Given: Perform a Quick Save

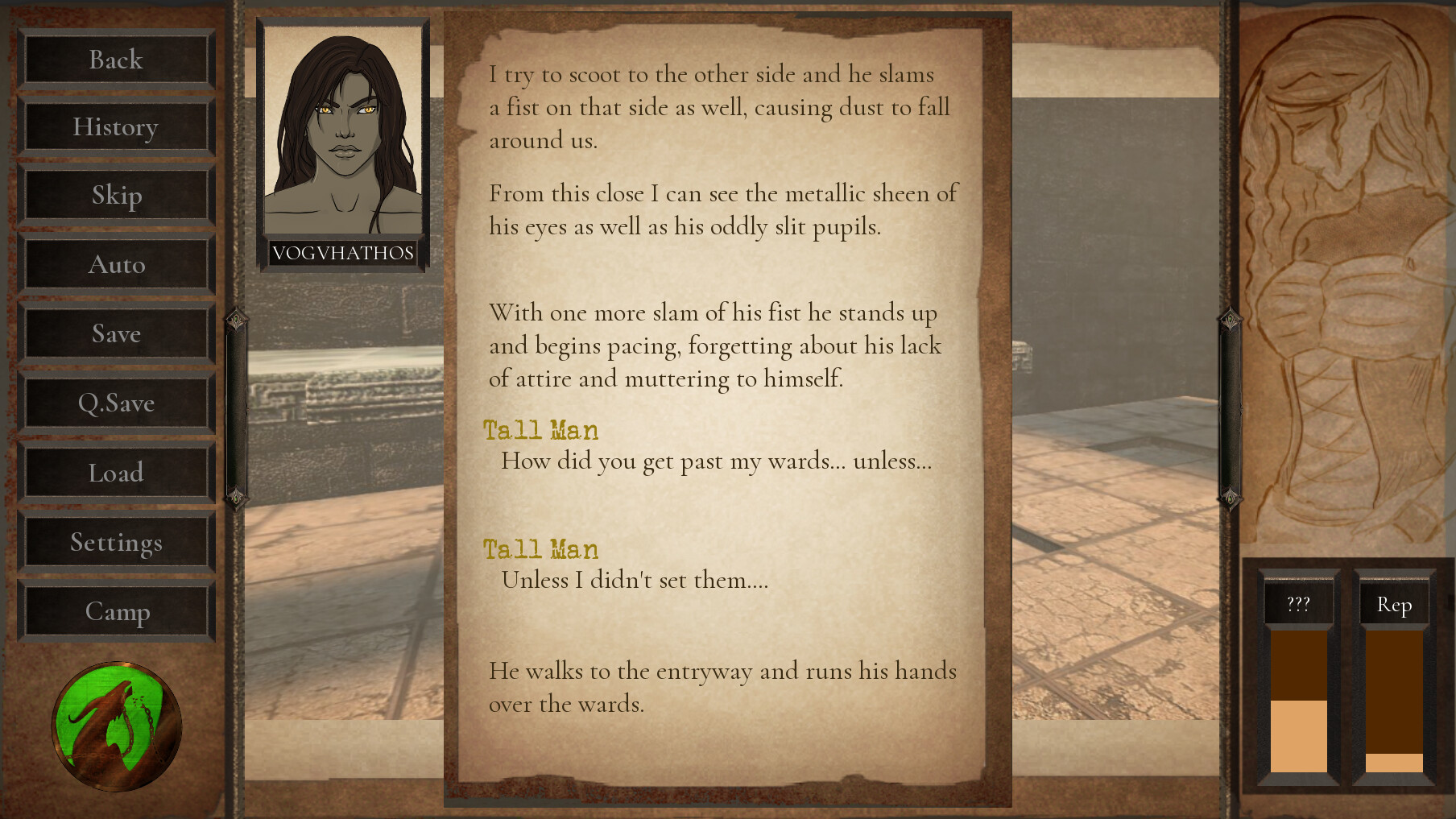Looking at the screenshot, I should point(116,403).
